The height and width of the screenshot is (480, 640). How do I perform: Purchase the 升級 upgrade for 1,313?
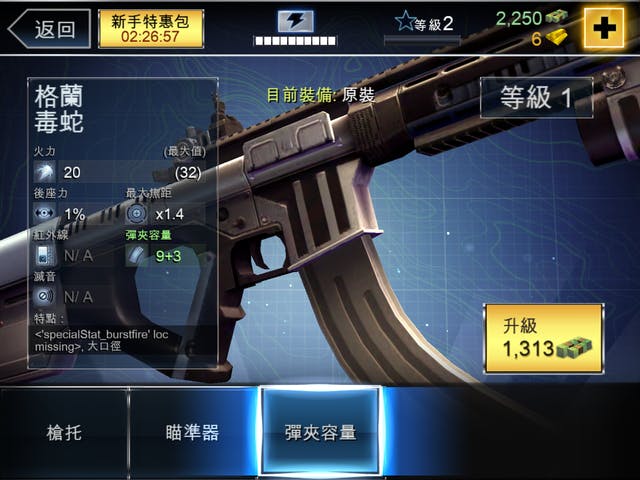click(543, 338)
